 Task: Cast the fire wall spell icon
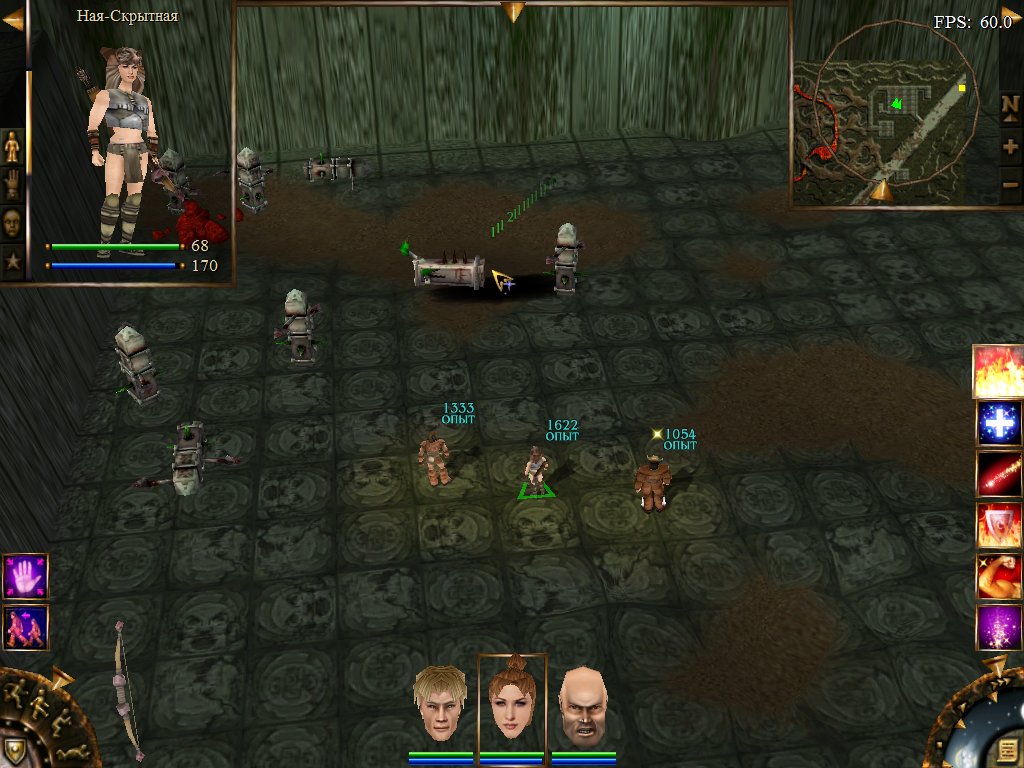(x=998, y=370)
